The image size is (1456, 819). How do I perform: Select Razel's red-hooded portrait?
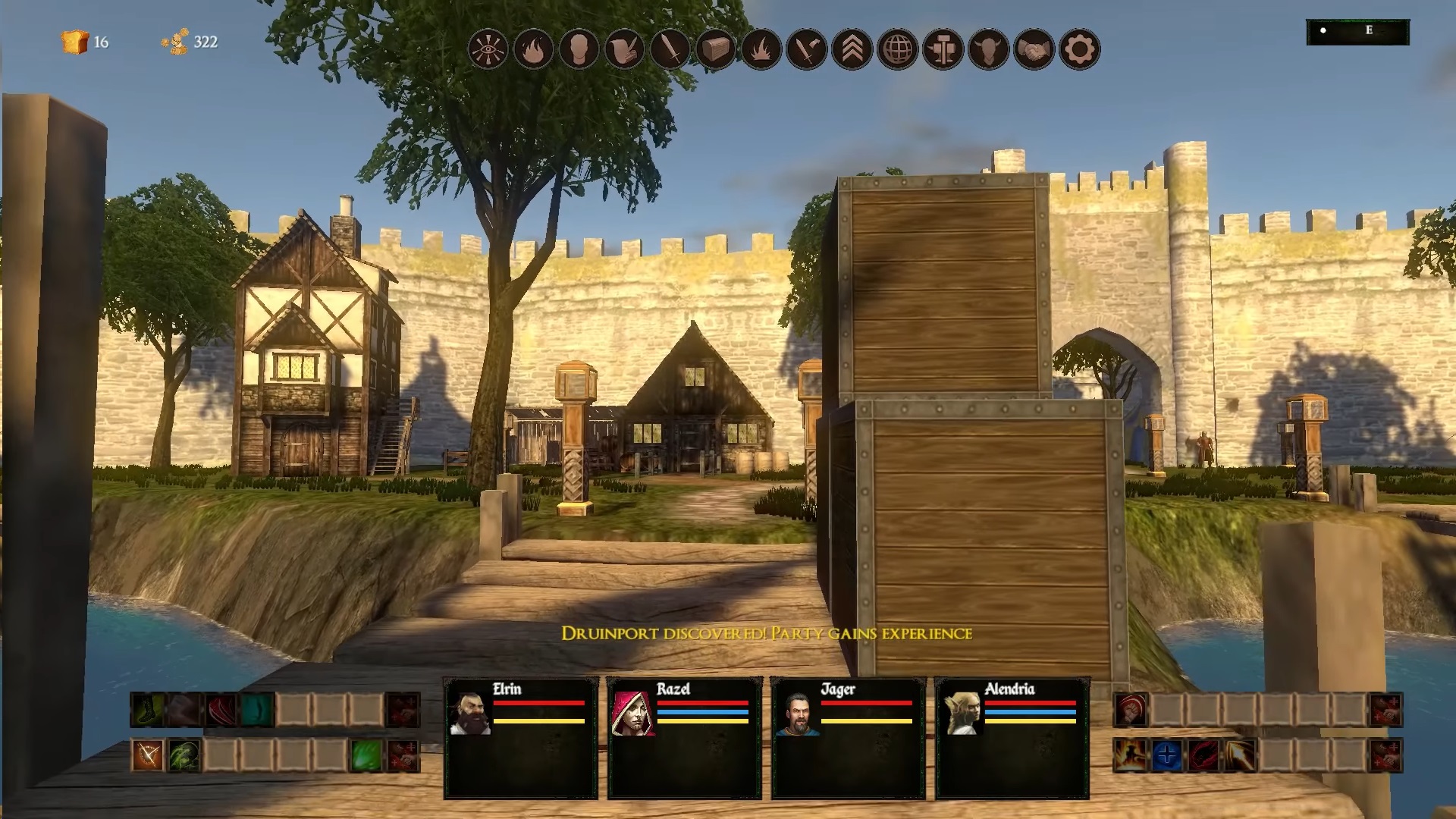click(633, 713)
